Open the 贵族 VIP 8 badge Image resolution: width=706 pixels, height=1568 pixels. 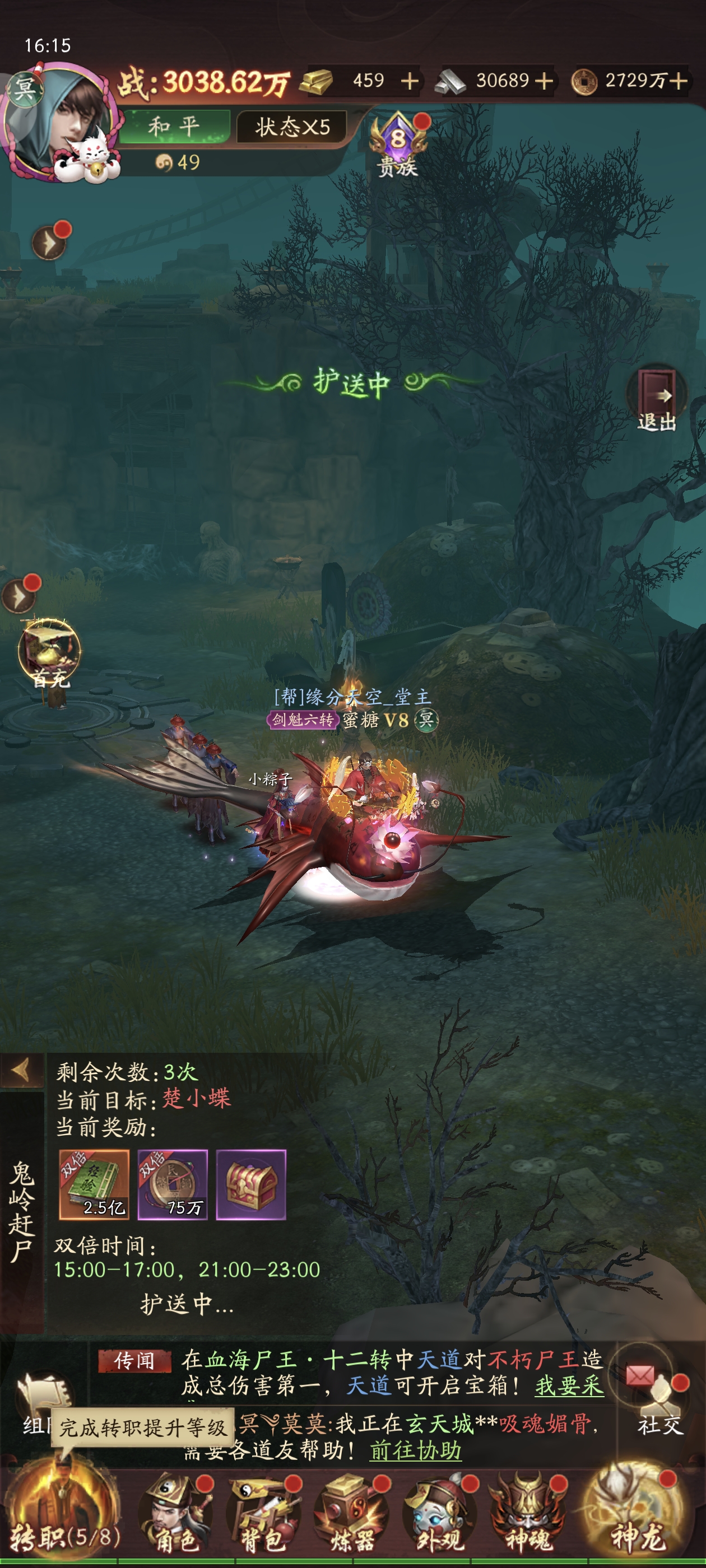pos(397,143)
